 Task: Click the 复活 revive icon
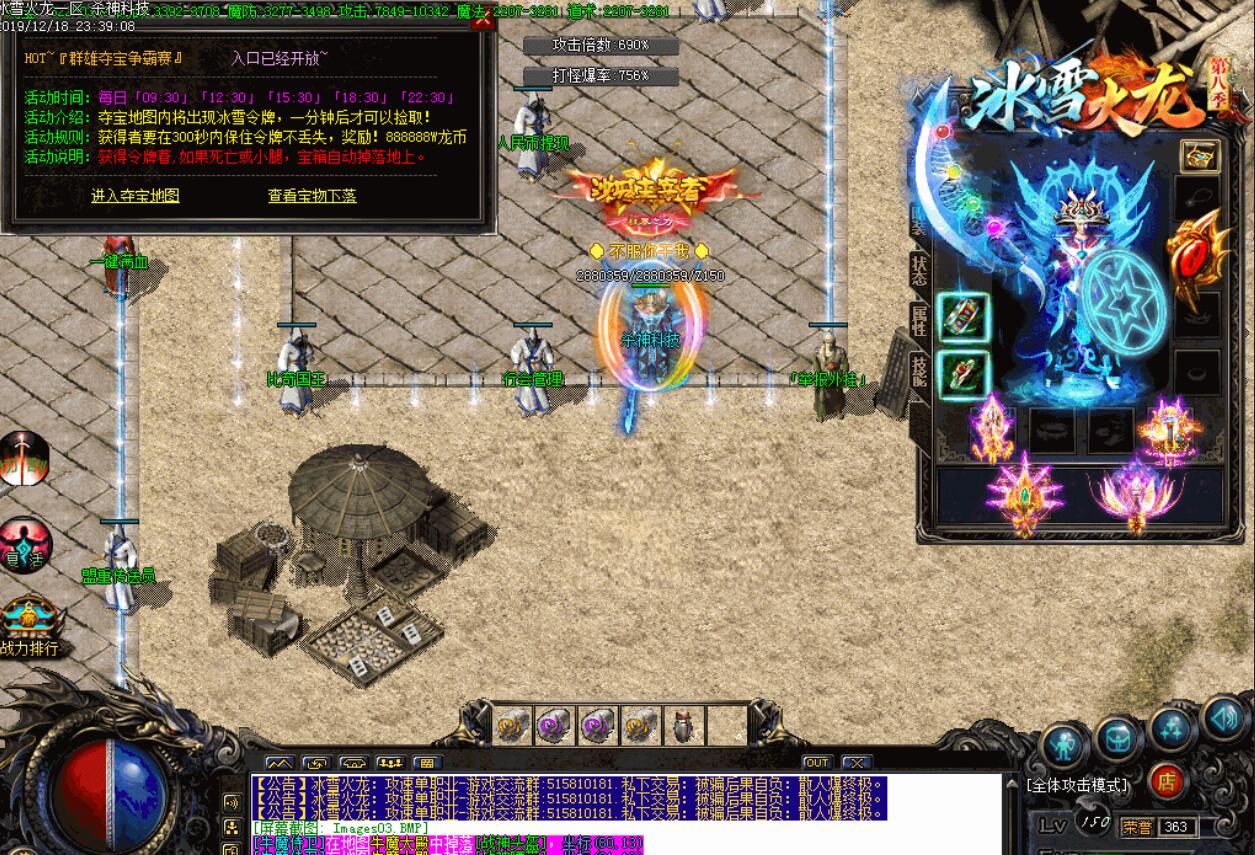22,545
